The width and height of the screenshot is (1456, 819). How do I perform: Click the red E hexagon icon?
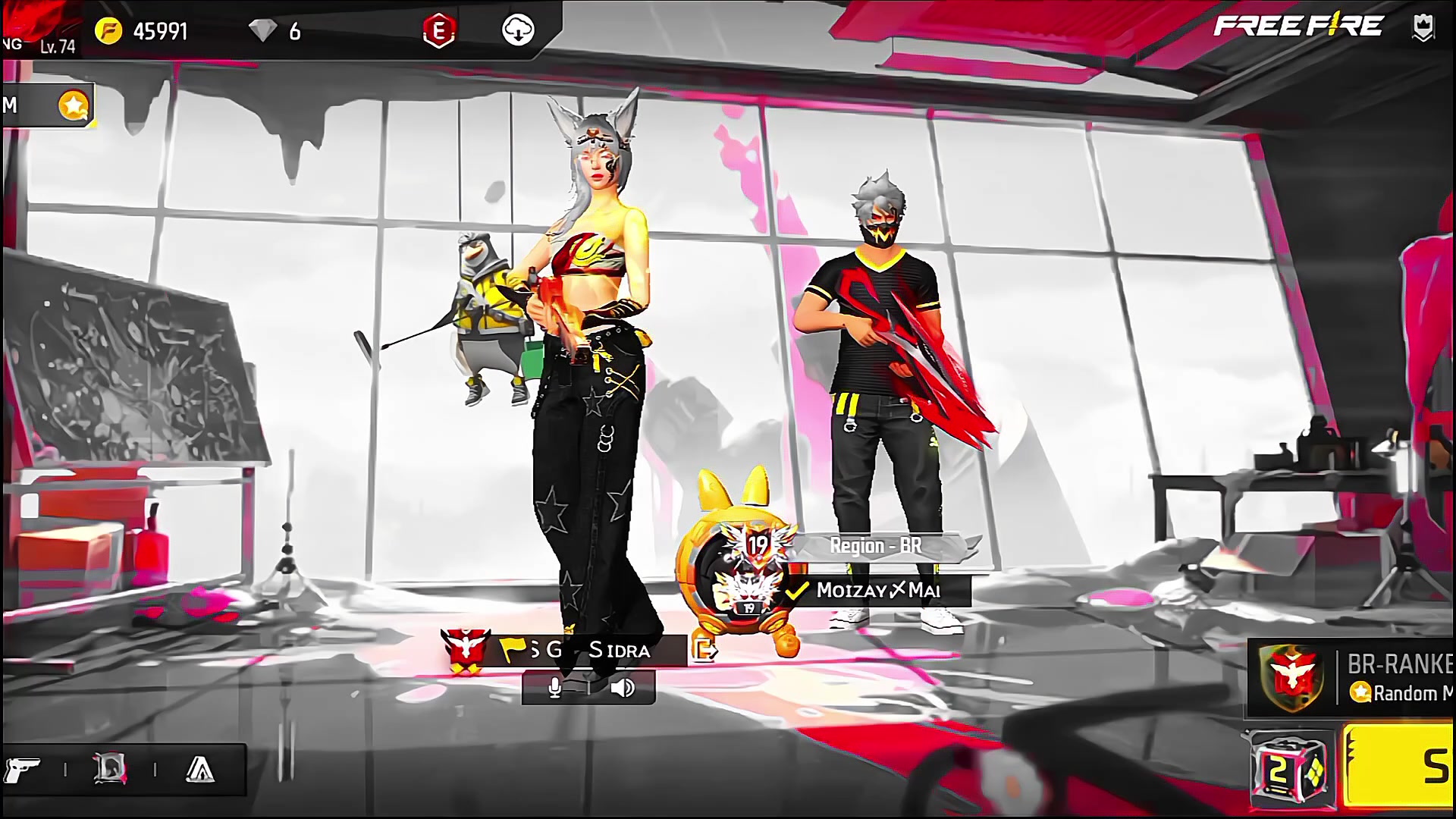point(439,31)
